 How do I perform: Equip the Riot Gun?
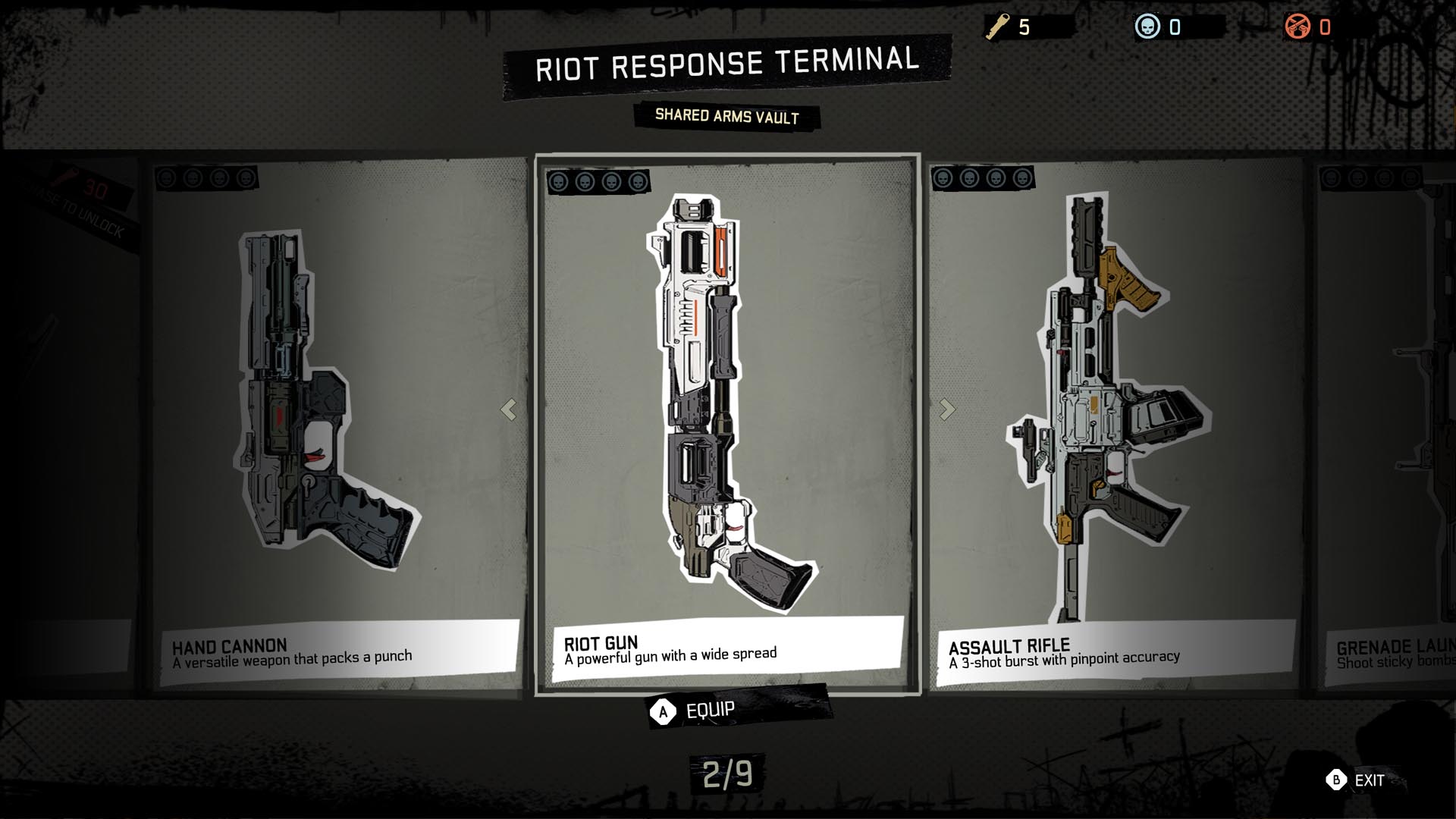[x=694, y=711]
